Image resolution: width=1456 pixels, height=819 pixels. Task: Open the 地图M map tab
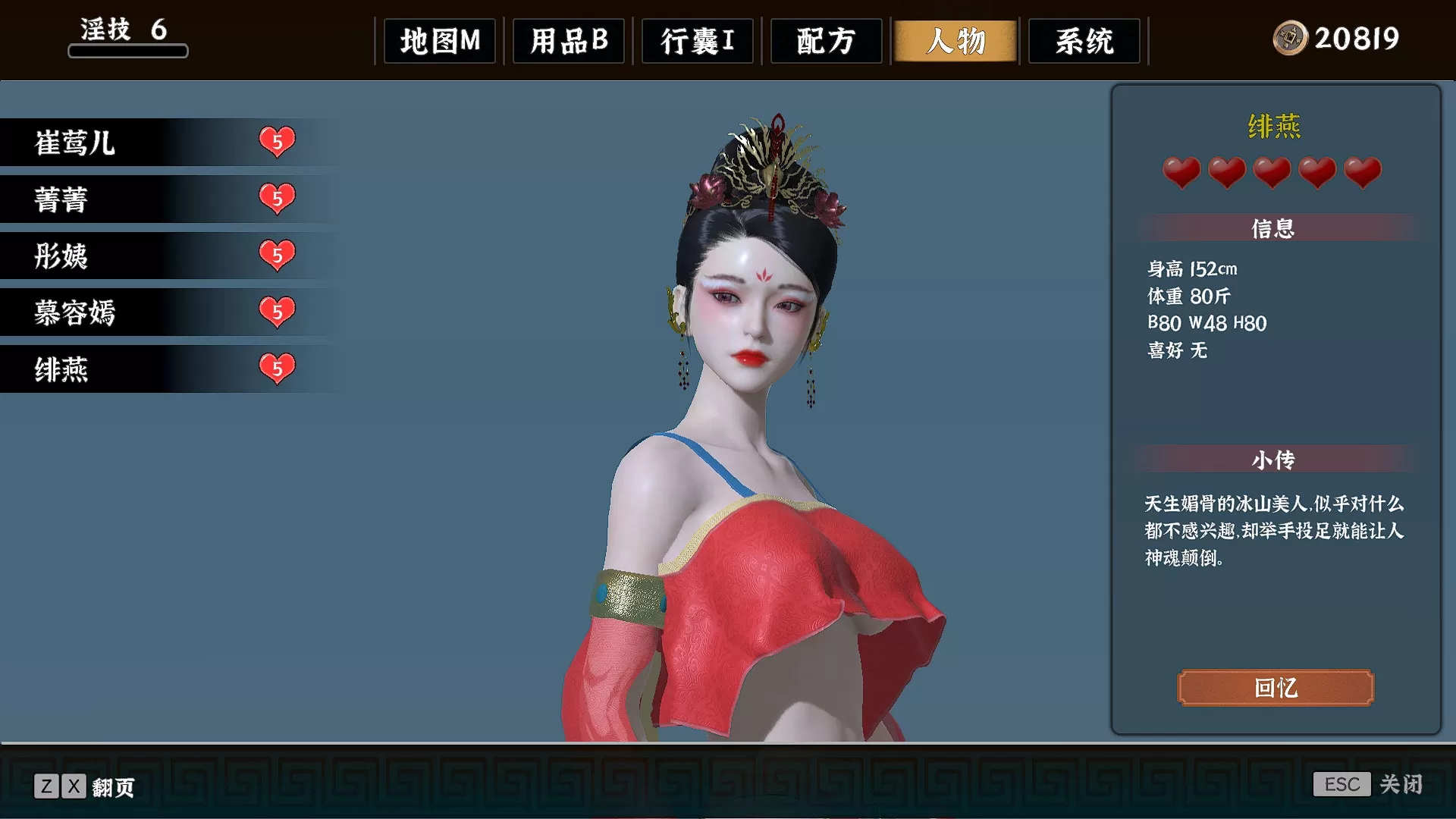coord(440,41)
